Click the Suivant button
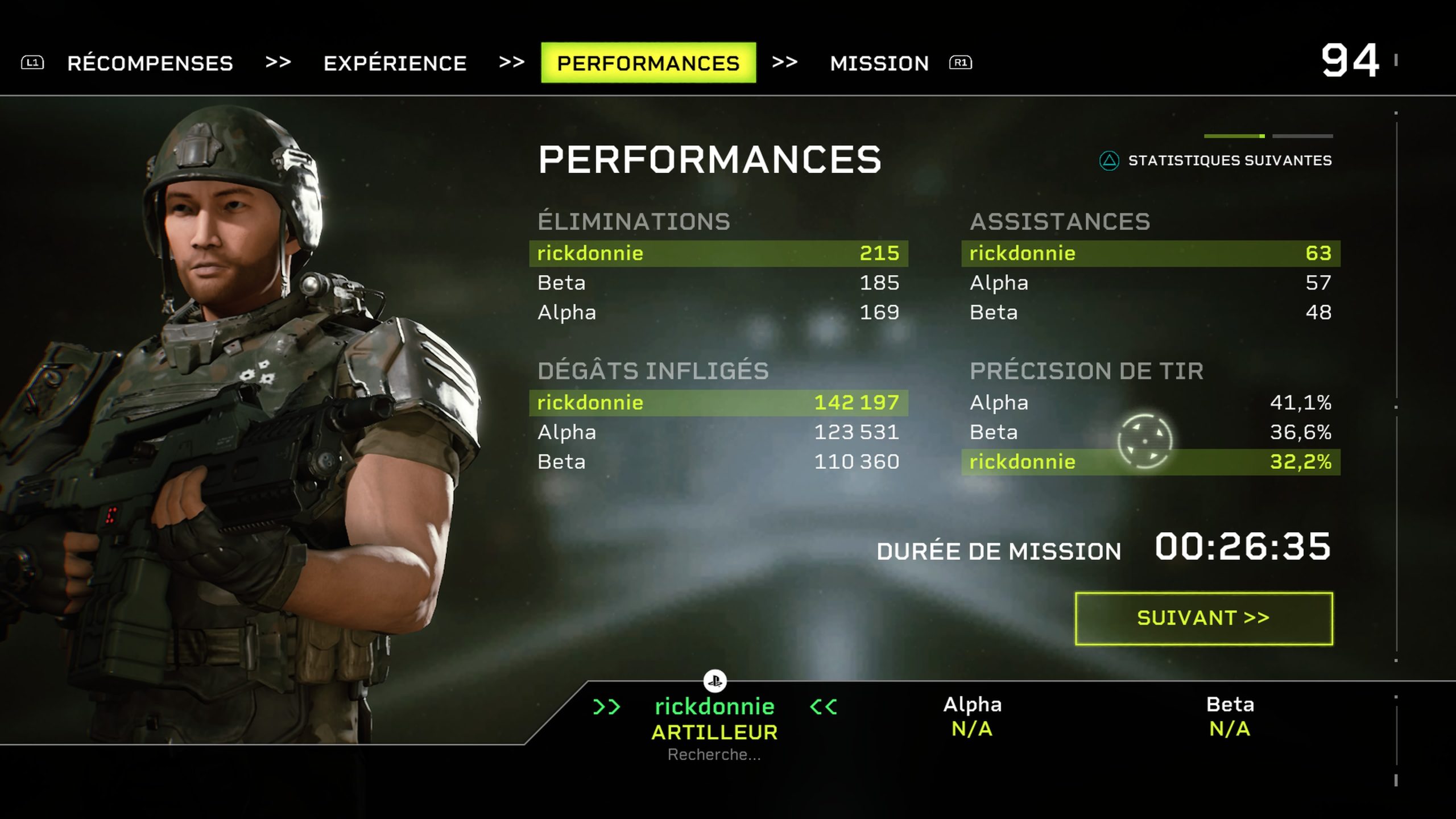The image size is (1456, 819). 1203,618
